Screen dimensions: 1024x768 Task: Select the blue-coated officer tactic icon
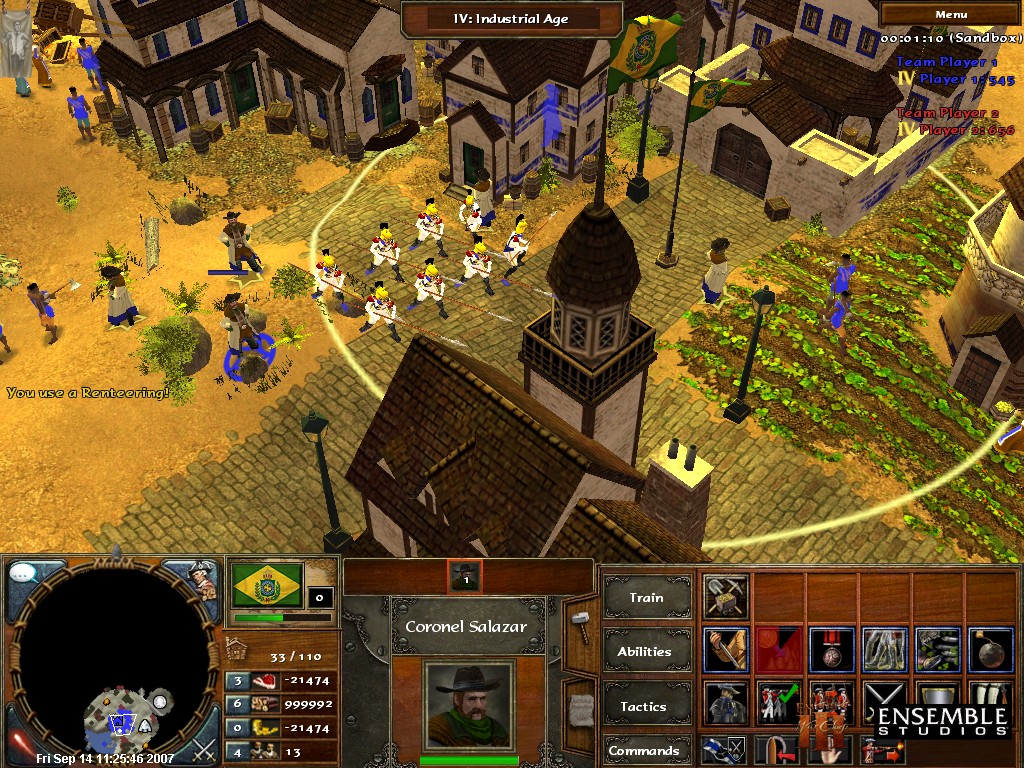(726, 703)
